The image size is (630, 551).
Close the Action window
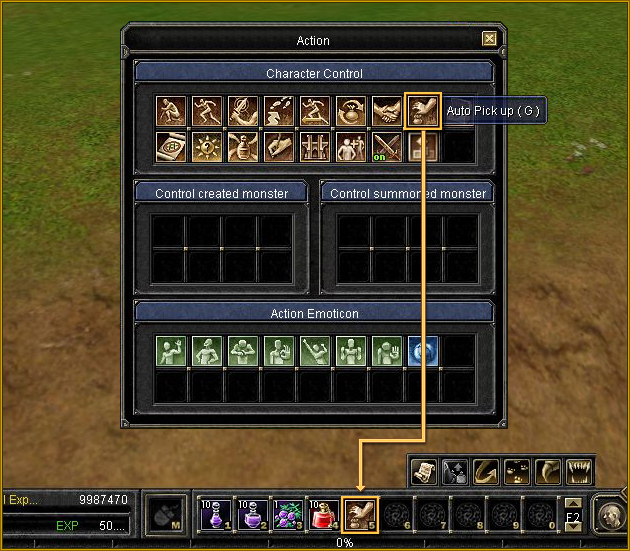tap(489, 39)
